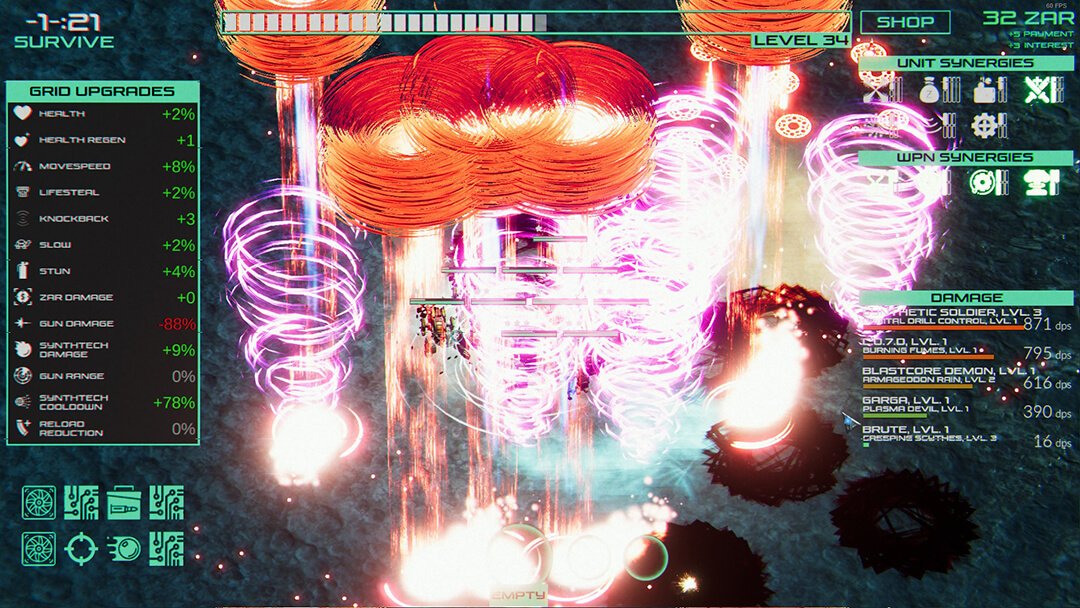Select the ammo case bullet module

click(x=124, y=502)
